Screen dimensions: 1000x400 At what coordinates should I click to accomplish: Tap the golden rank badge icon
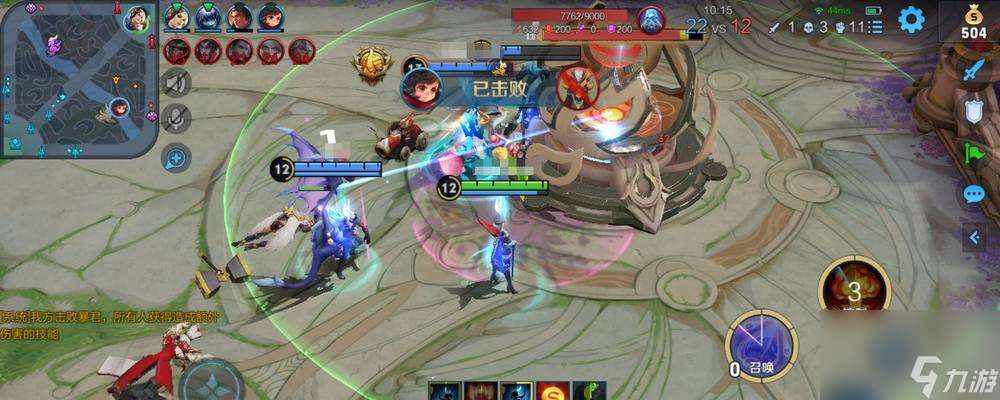point(368,65)
